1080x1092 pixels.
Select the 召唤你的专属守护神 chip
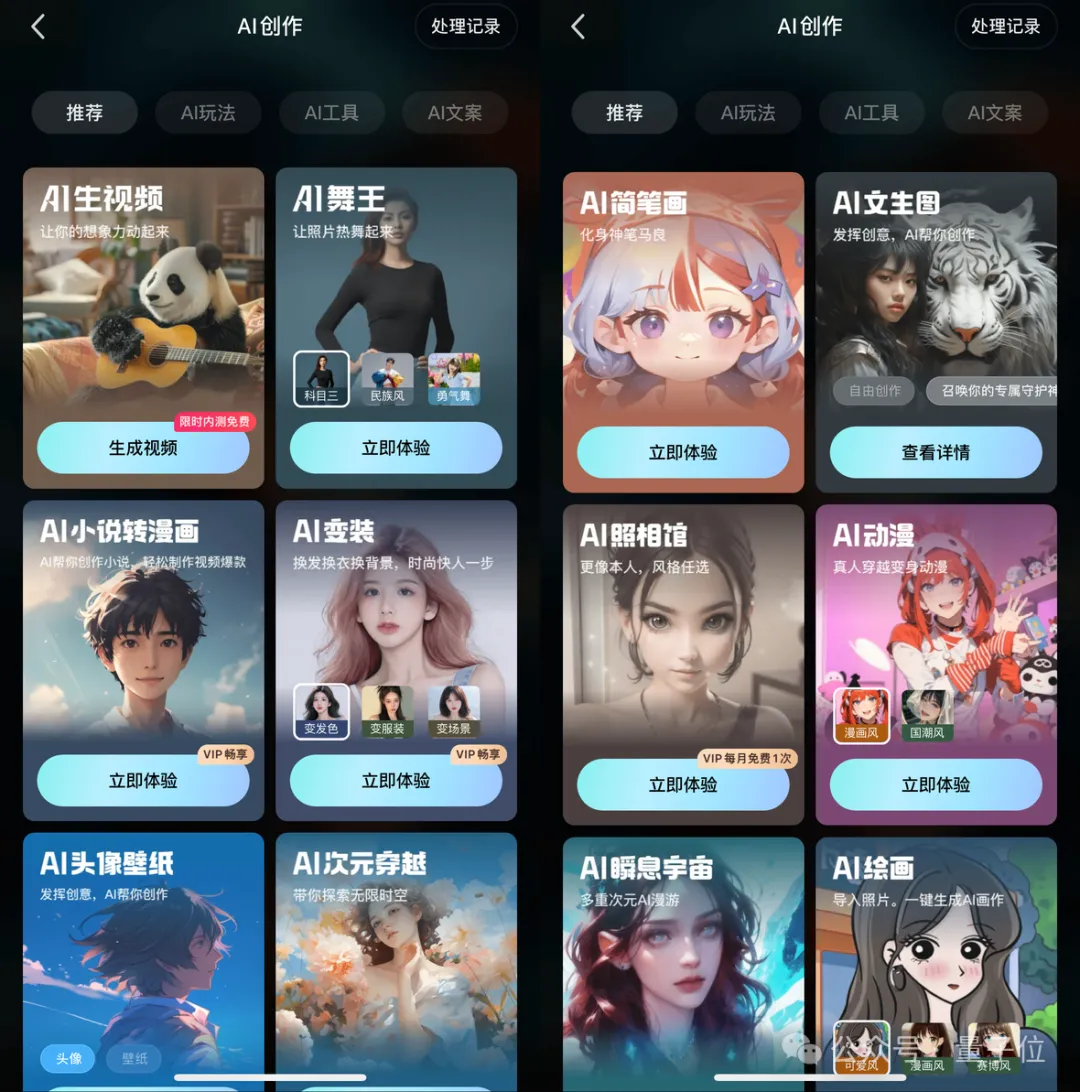point(992,391)
